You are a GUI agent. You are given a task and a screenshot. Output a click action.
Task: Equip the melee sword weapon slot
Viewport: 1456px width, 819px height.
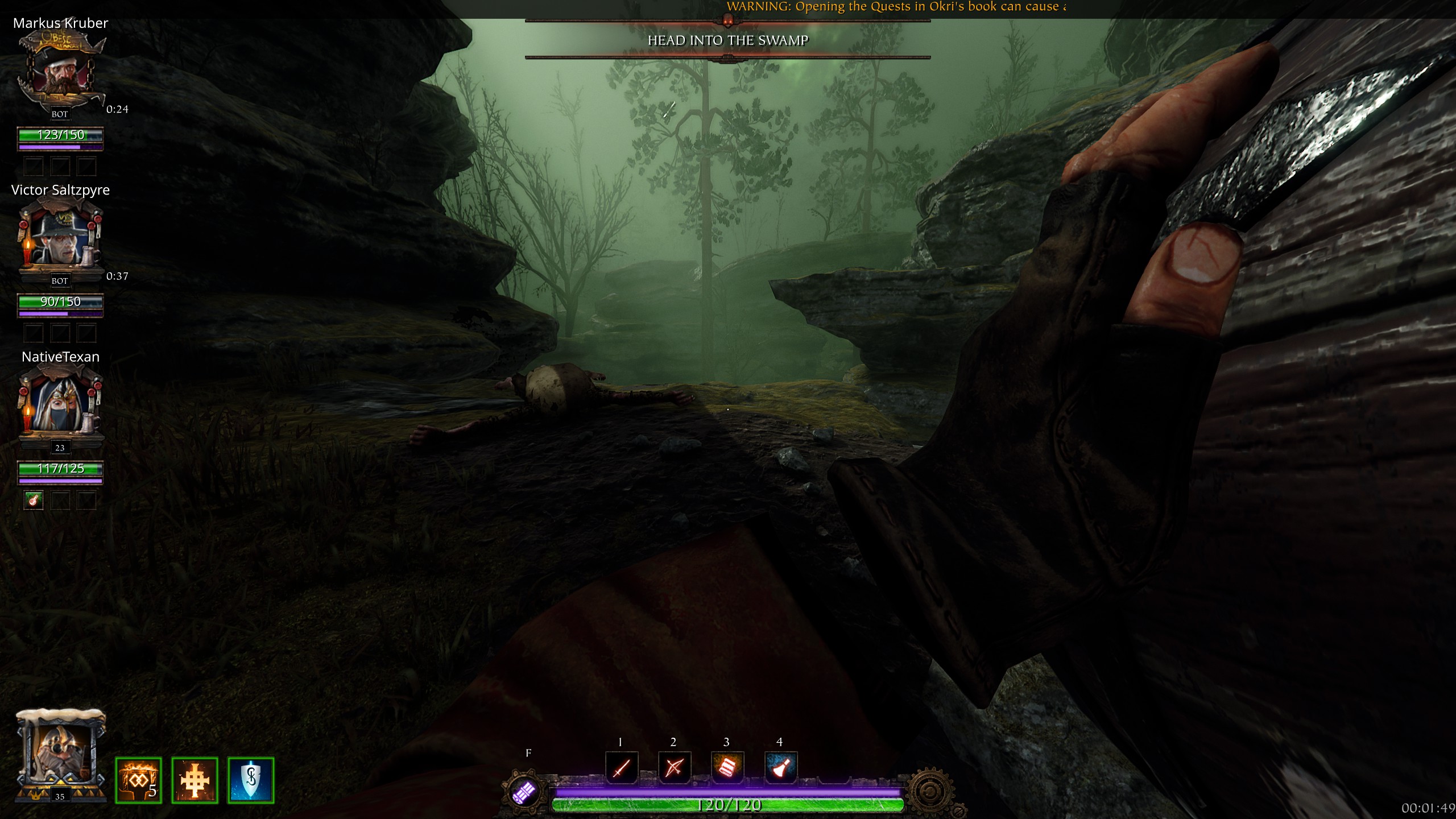click(621, 768)
